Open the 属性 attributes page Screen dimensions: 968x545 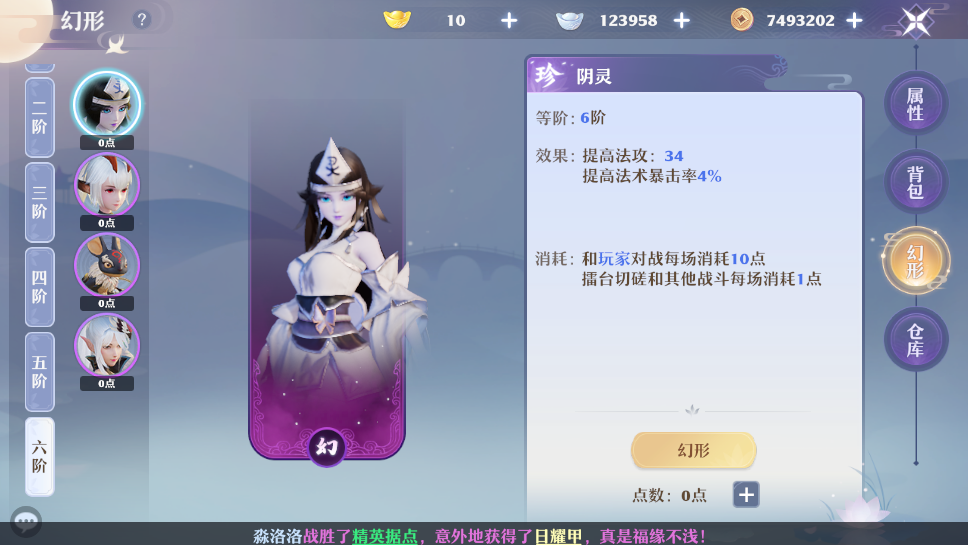pos(915,104)
